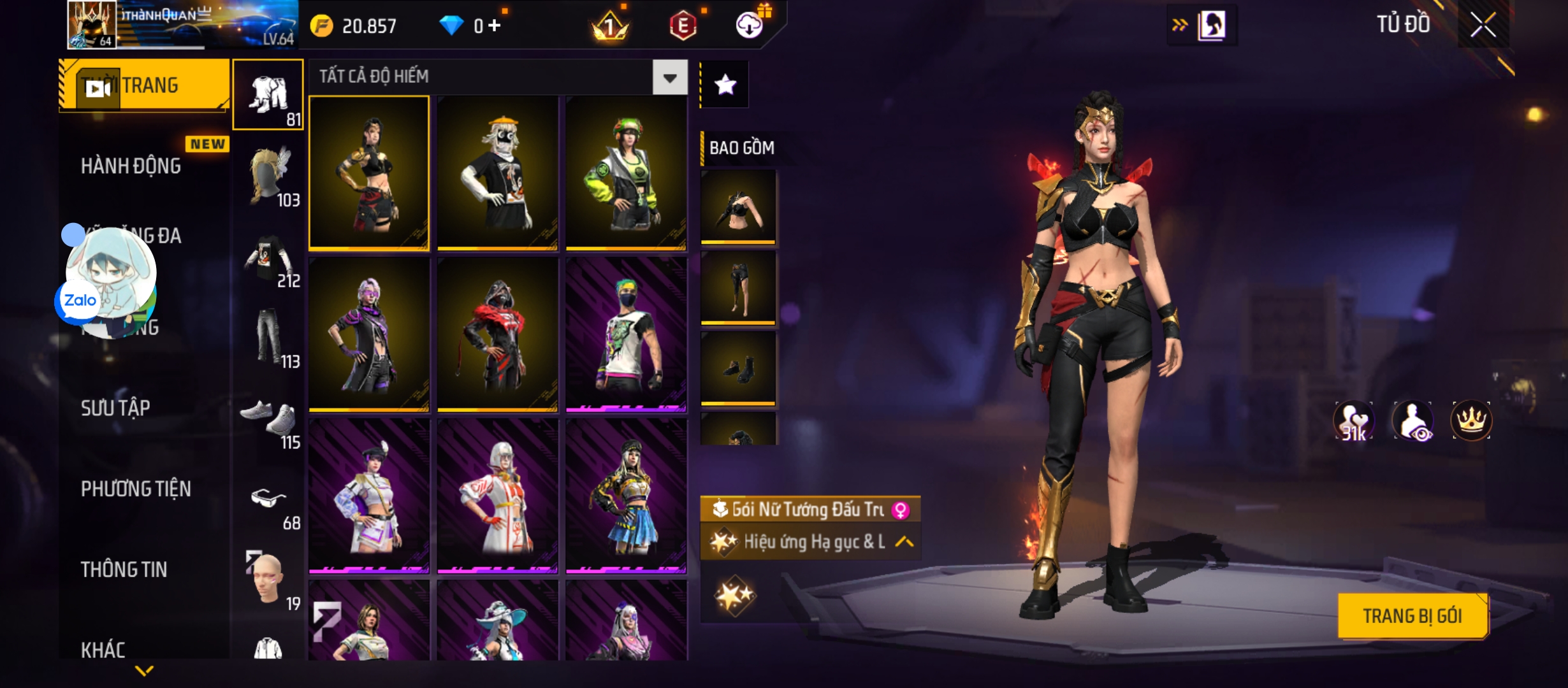Toggle the star favorites filter
Screen dimensions: 1568x688
click(725, 85)
